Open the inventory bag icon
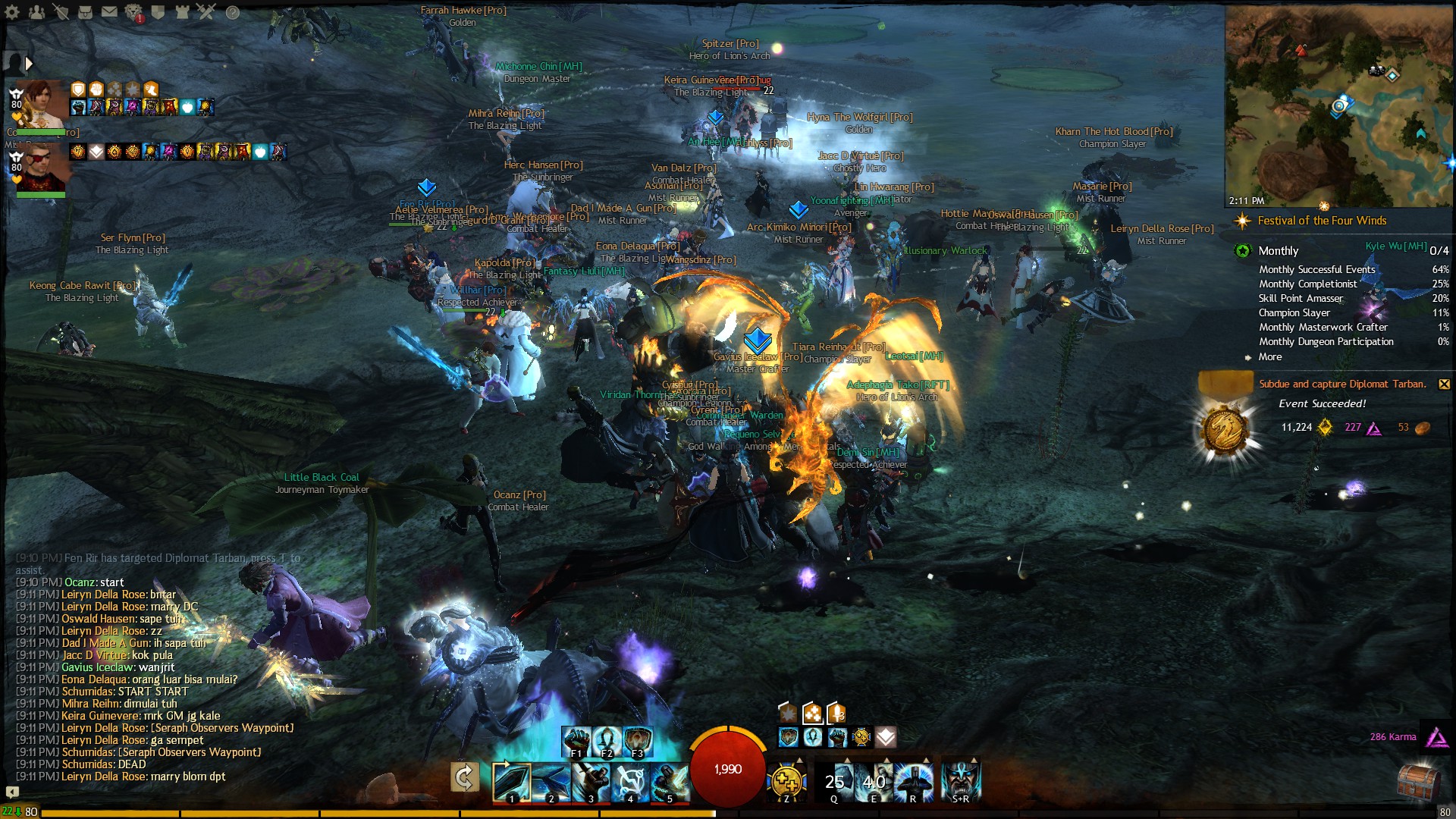The image size is (1456, 819). (x=85, y=11)
